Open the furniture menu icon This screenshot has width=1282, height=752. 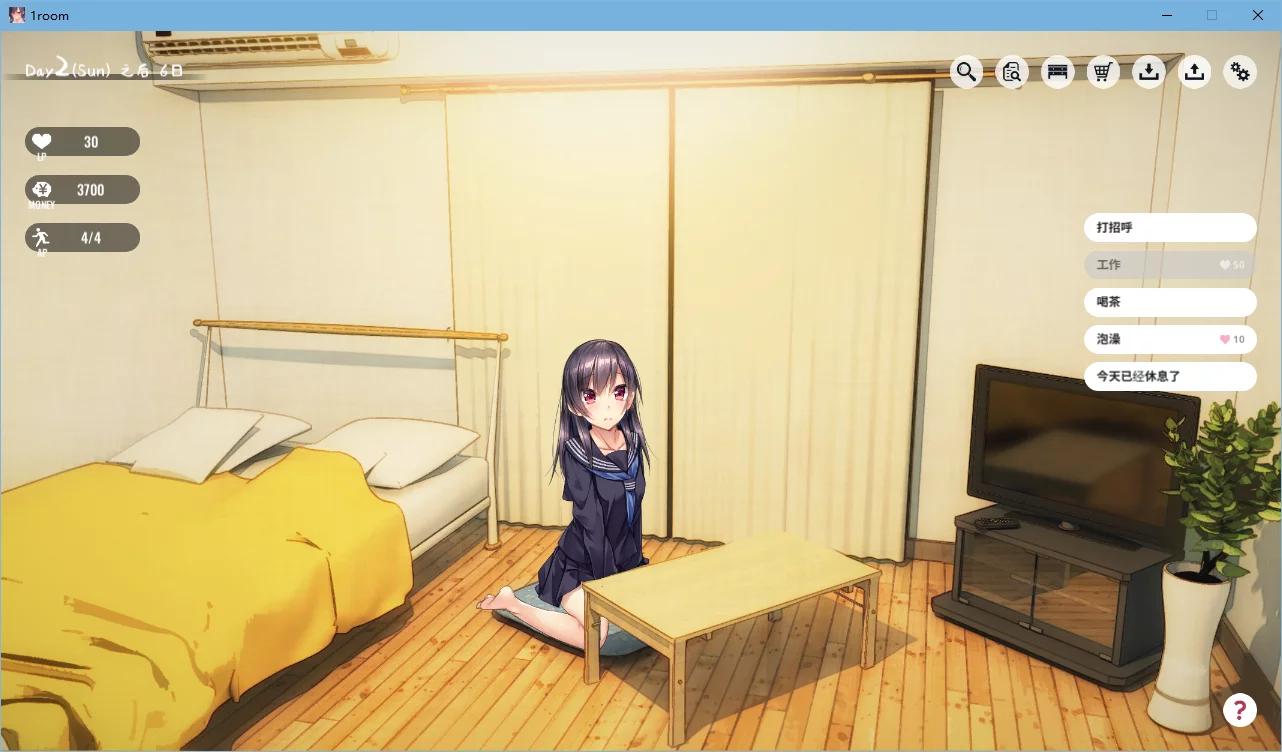pos(1057,71)
